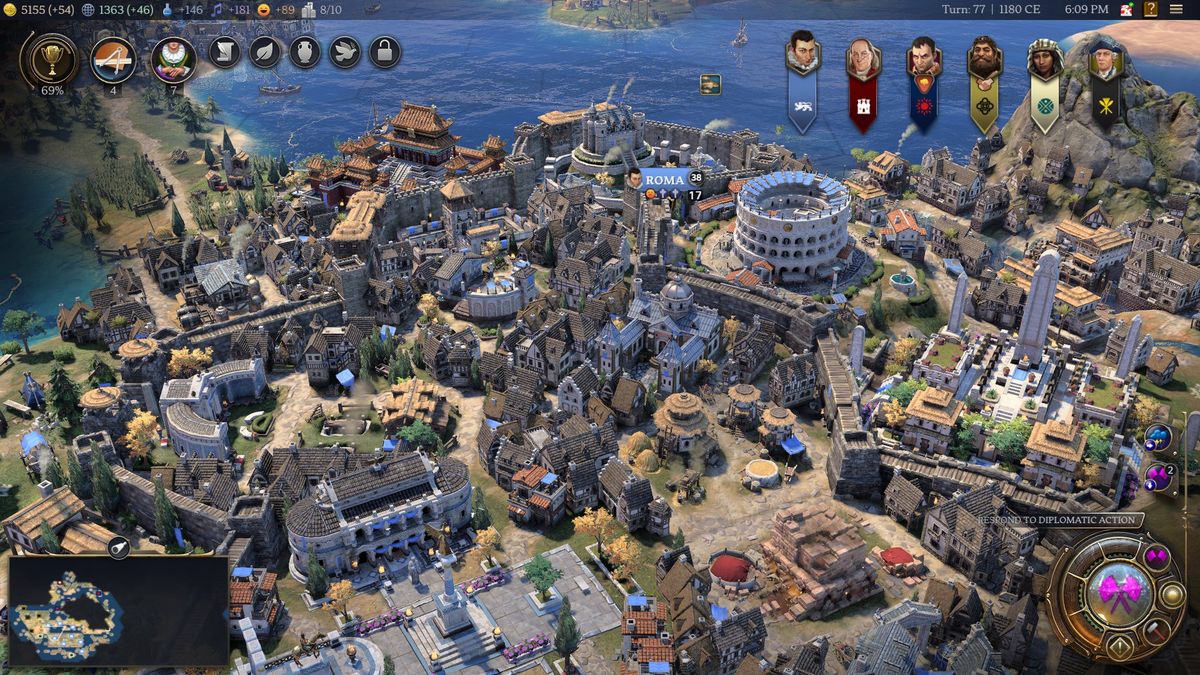The image size is (1200, 675).
Task: Open the victory progress trophy panel
Action: pos(48,59)
